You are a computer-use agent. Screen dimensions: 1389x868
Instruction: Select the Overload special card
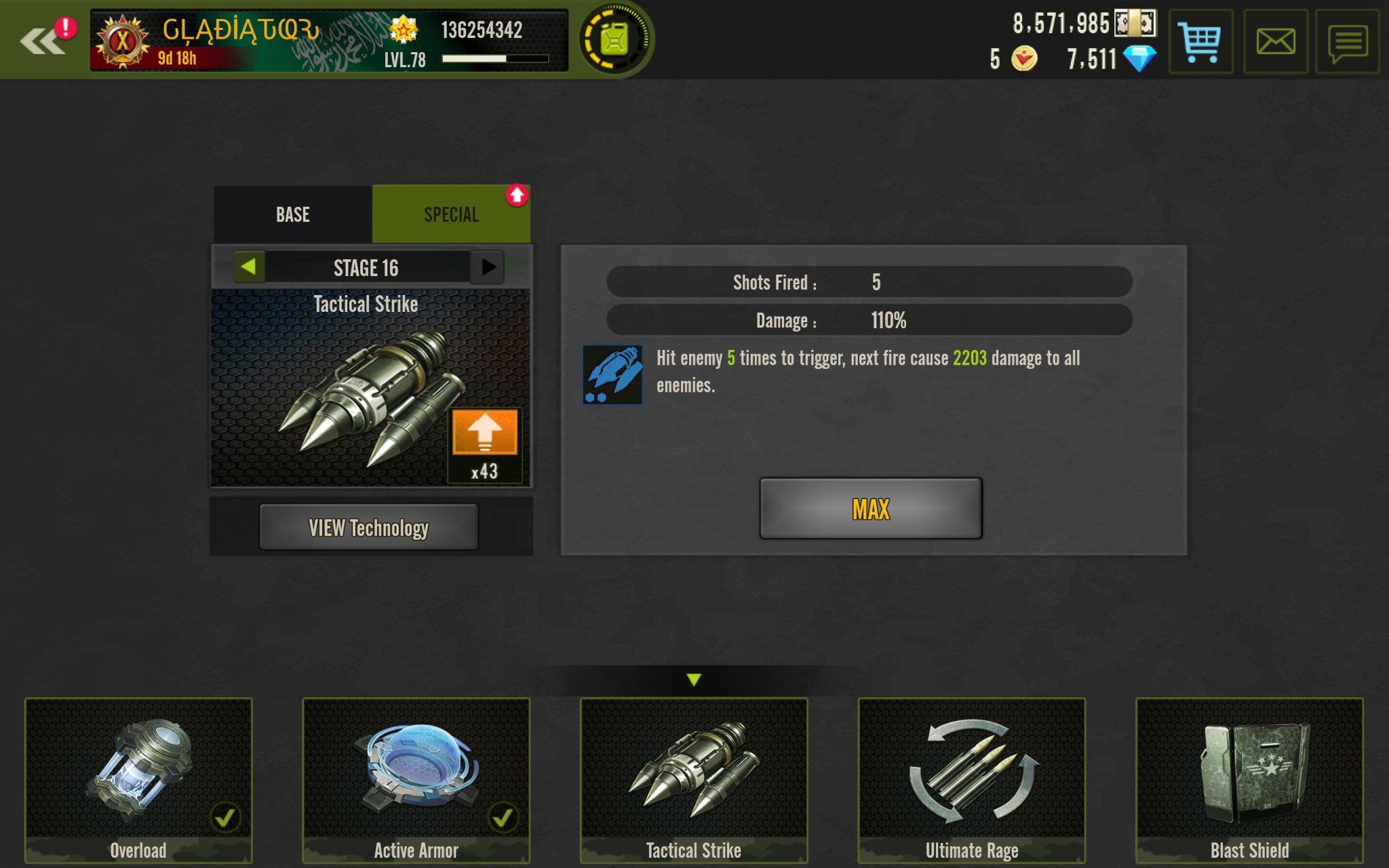click(x=138, y=780)
